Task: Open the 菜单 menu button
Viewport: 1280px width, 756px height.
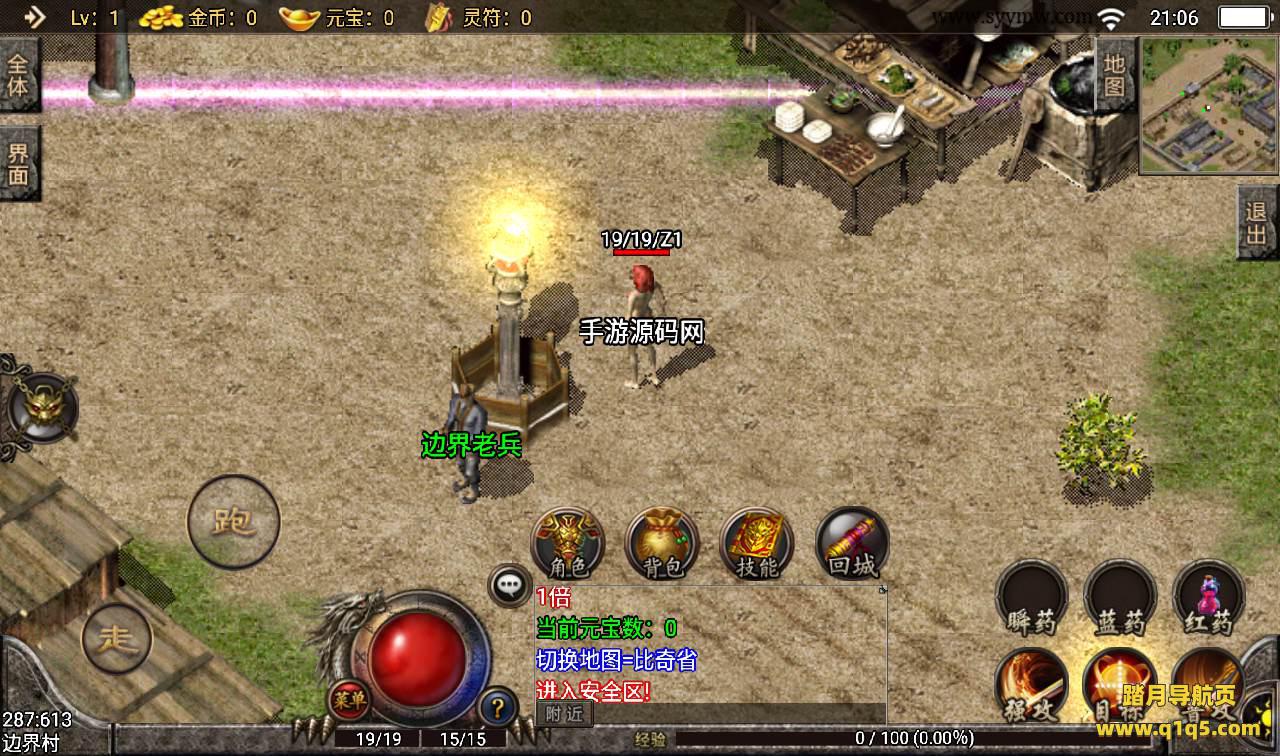Action: pyautogui.click(x=348, y=701)
